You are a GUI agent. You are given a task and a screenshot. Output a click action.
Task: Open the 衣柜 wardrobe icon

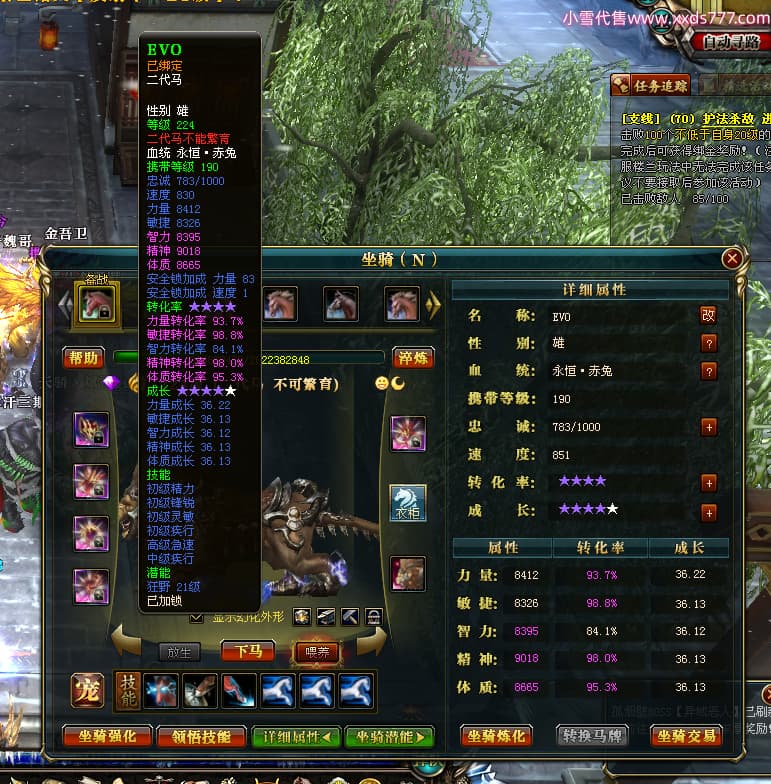pyautogui.click(x=407, y=504)
